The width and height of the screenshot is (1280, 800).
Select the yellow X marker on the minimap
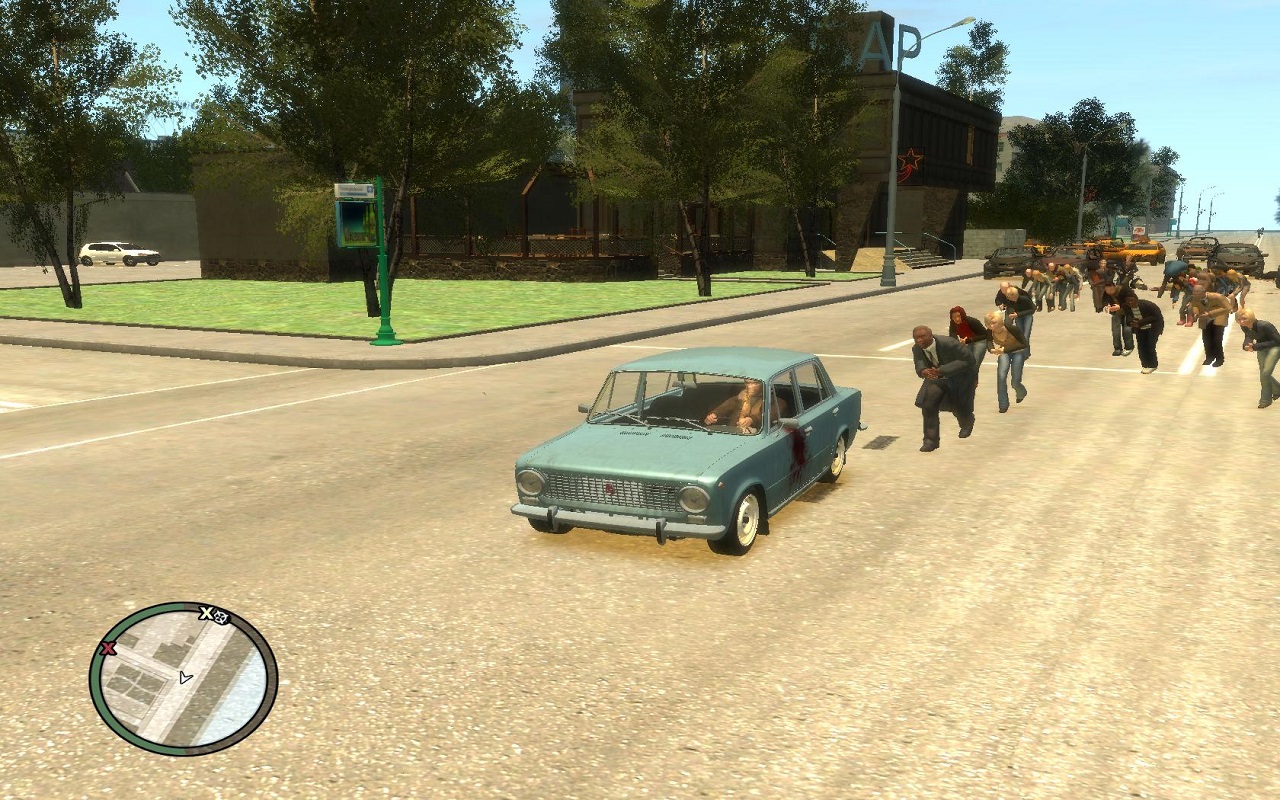[x=206, y=613]
